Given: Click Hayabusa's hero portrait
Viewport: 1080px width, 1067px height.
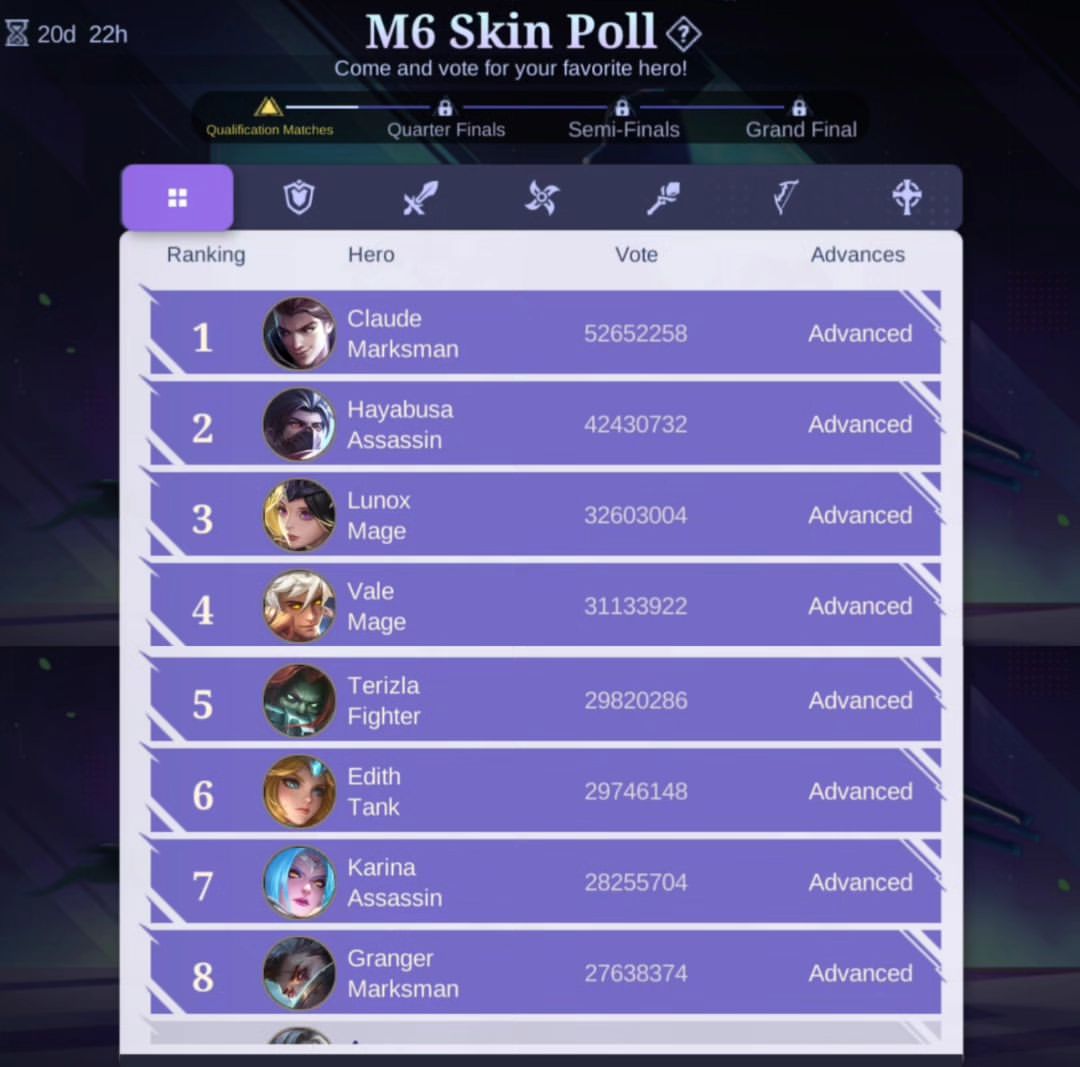Looking at the screenshot, I should pos(299,424).
